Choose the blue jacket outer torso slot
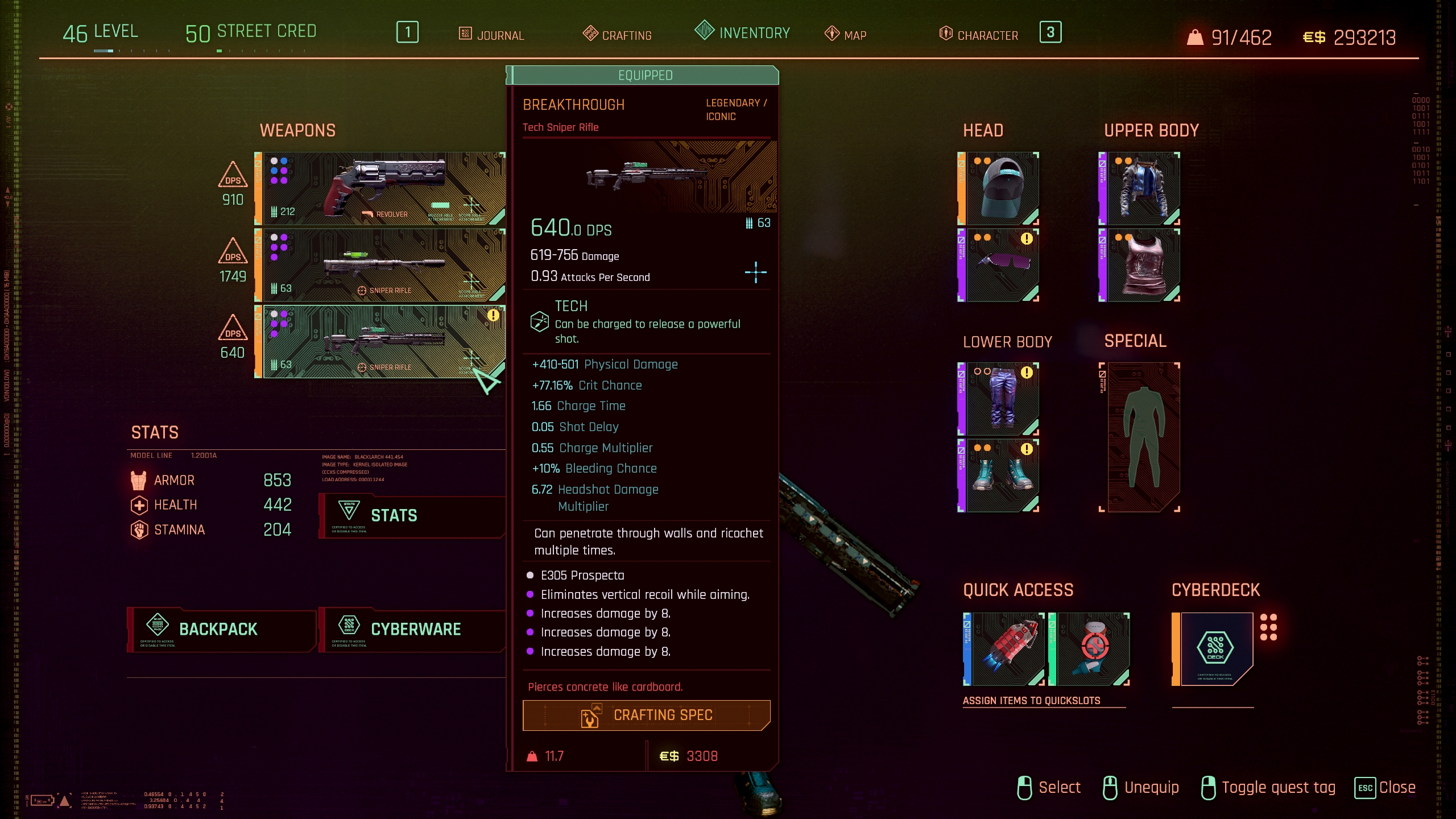This screenshot has width=1456, height=819. click(x=1143, y=188)
